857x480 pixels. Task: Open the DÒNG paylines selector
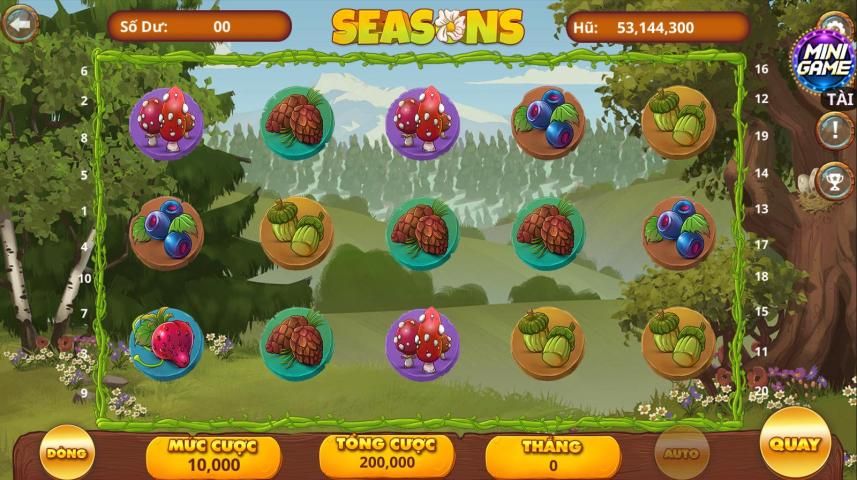click(x=67, y=453)
